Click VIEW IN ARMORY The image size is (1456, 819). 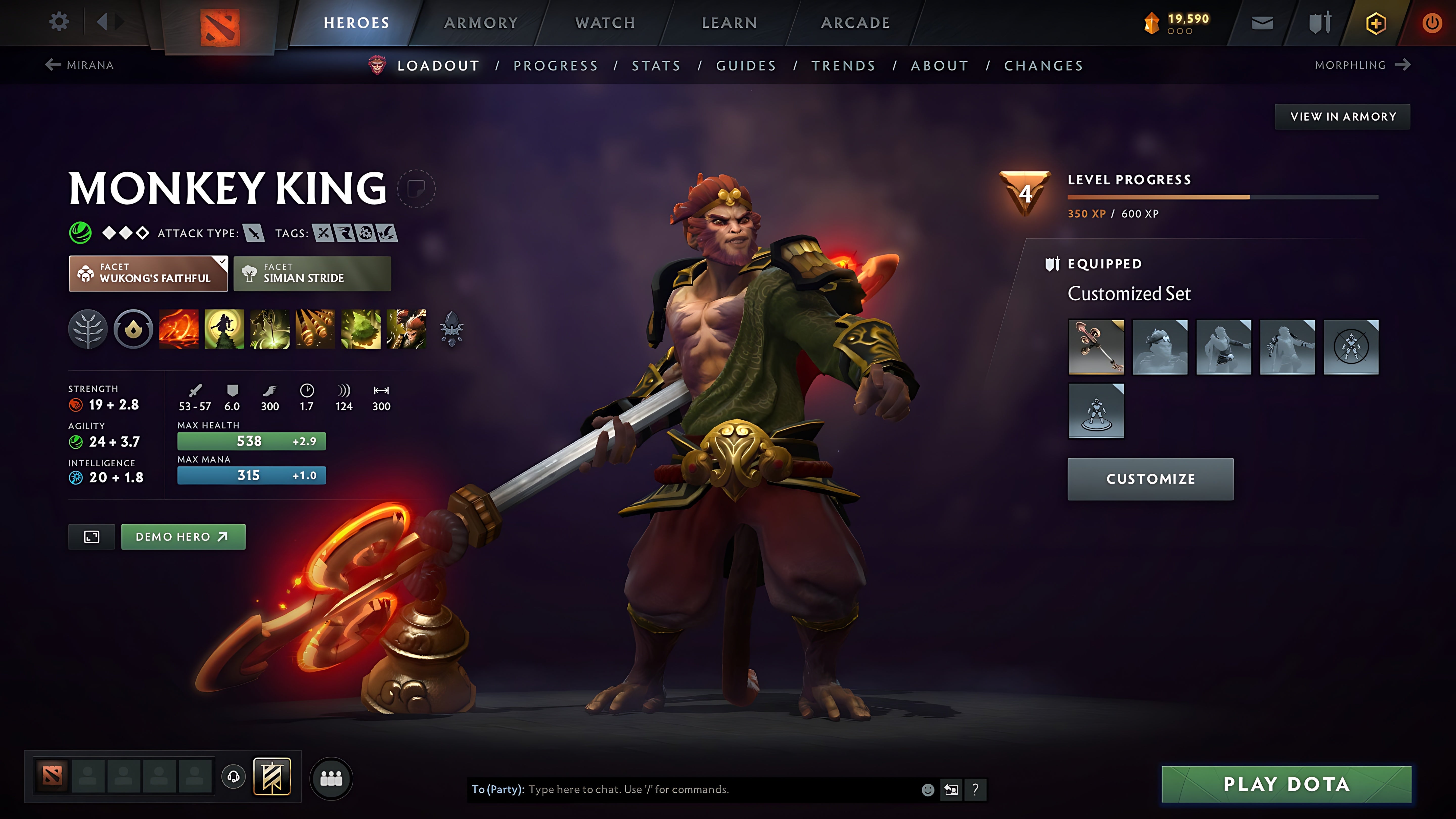pyautogui.click(x=1342, y=117)
